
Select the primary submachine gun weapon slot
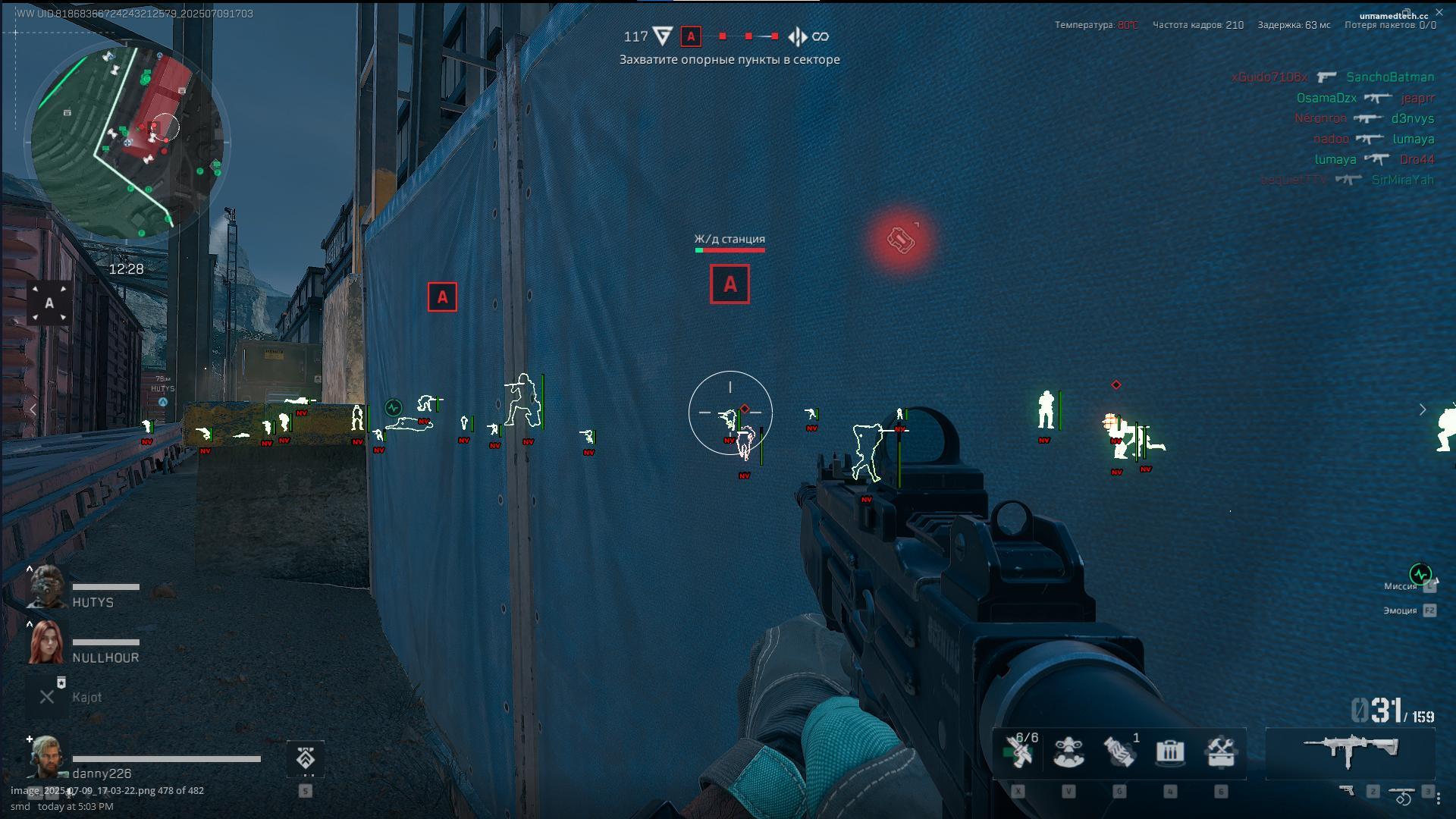click(1351, 751)
